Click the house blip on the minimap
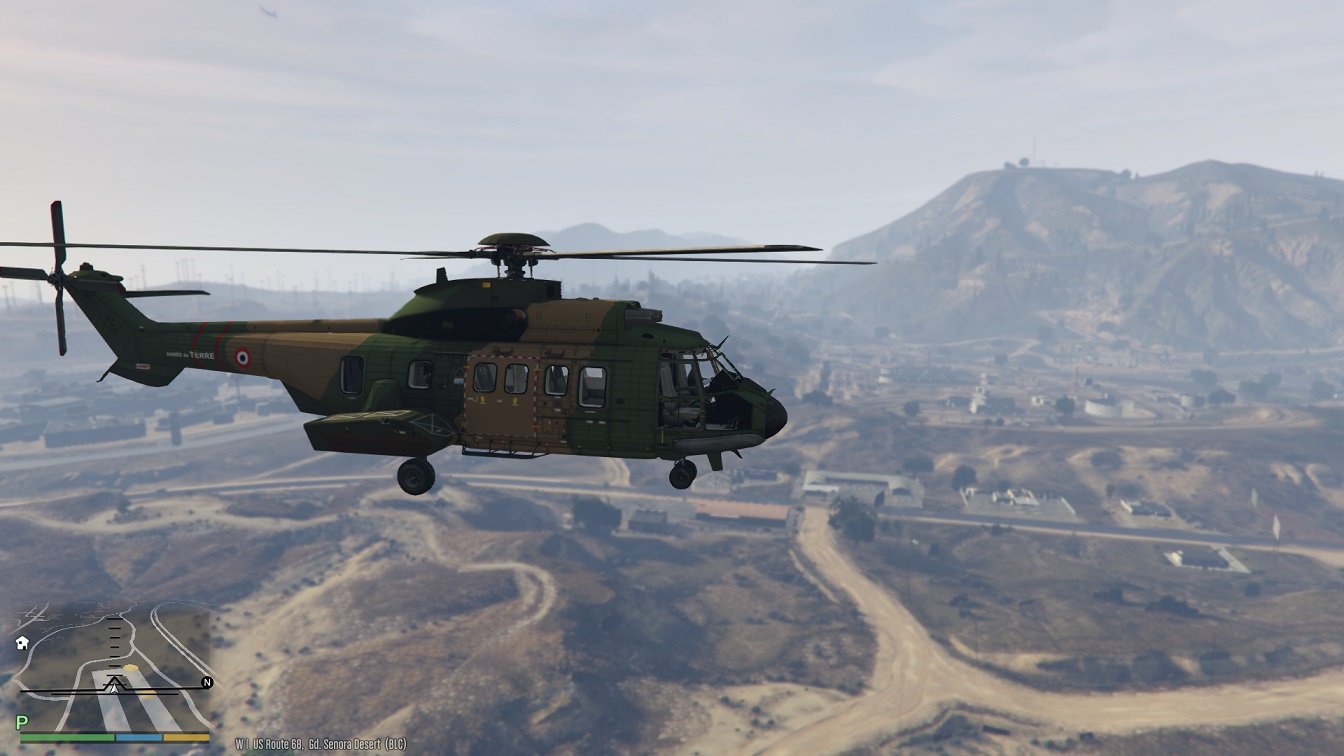The width and height of the screenshot is (1344, 756). (22, 643)
